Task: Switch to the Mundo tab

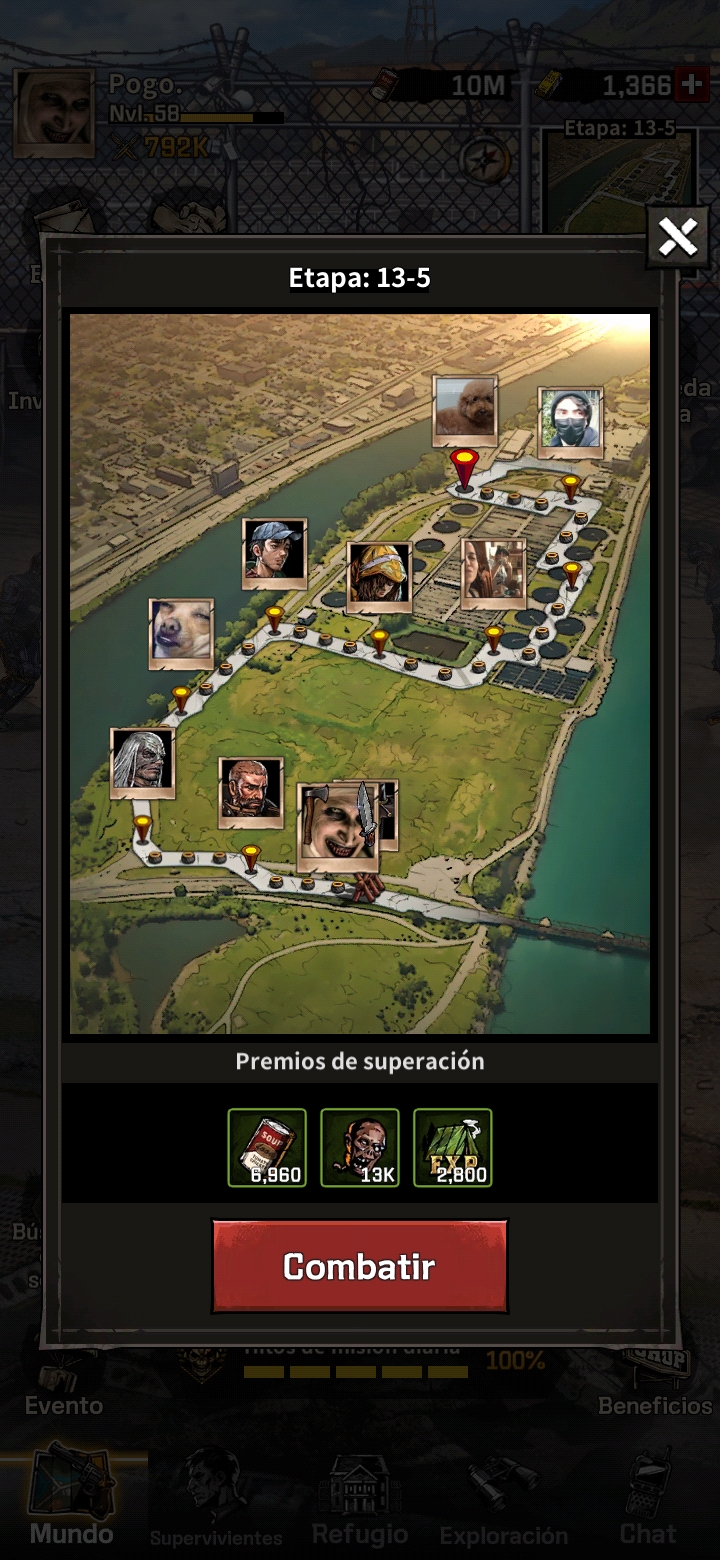Action: point(72,1500)
